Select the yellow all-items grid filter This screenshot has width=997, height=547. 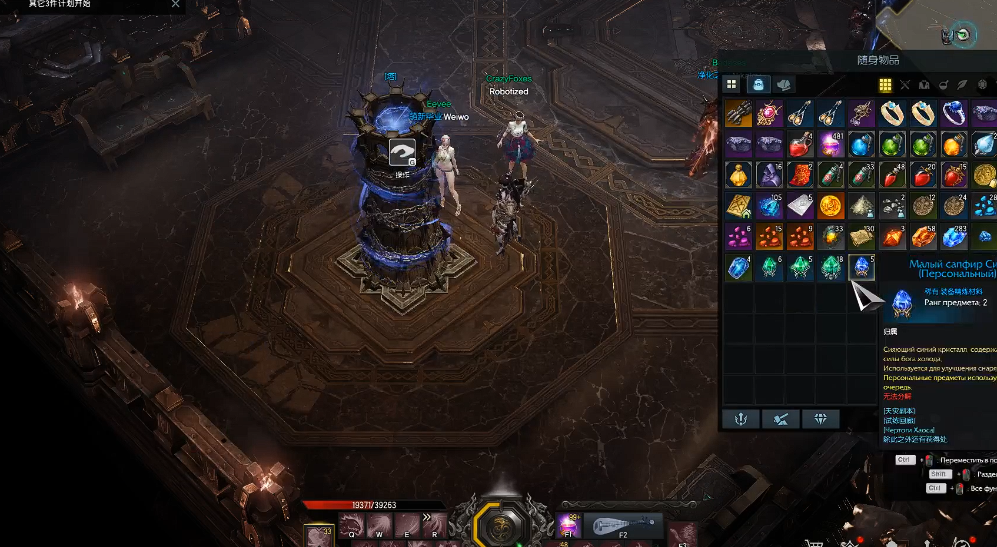point(886,85)
